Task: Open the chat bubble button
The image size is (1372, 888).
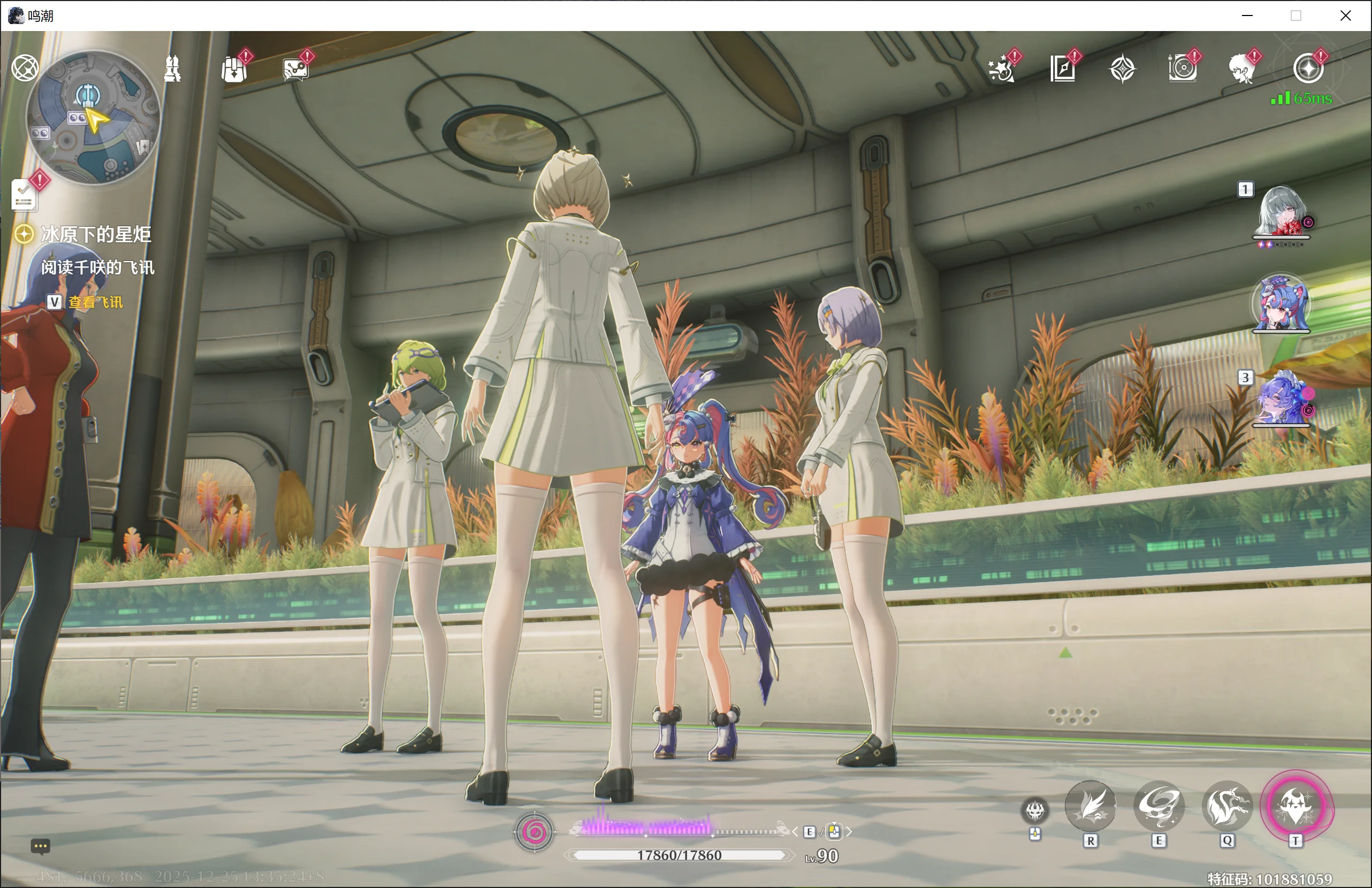Action: pyautogui.click(x=40, y=845)
